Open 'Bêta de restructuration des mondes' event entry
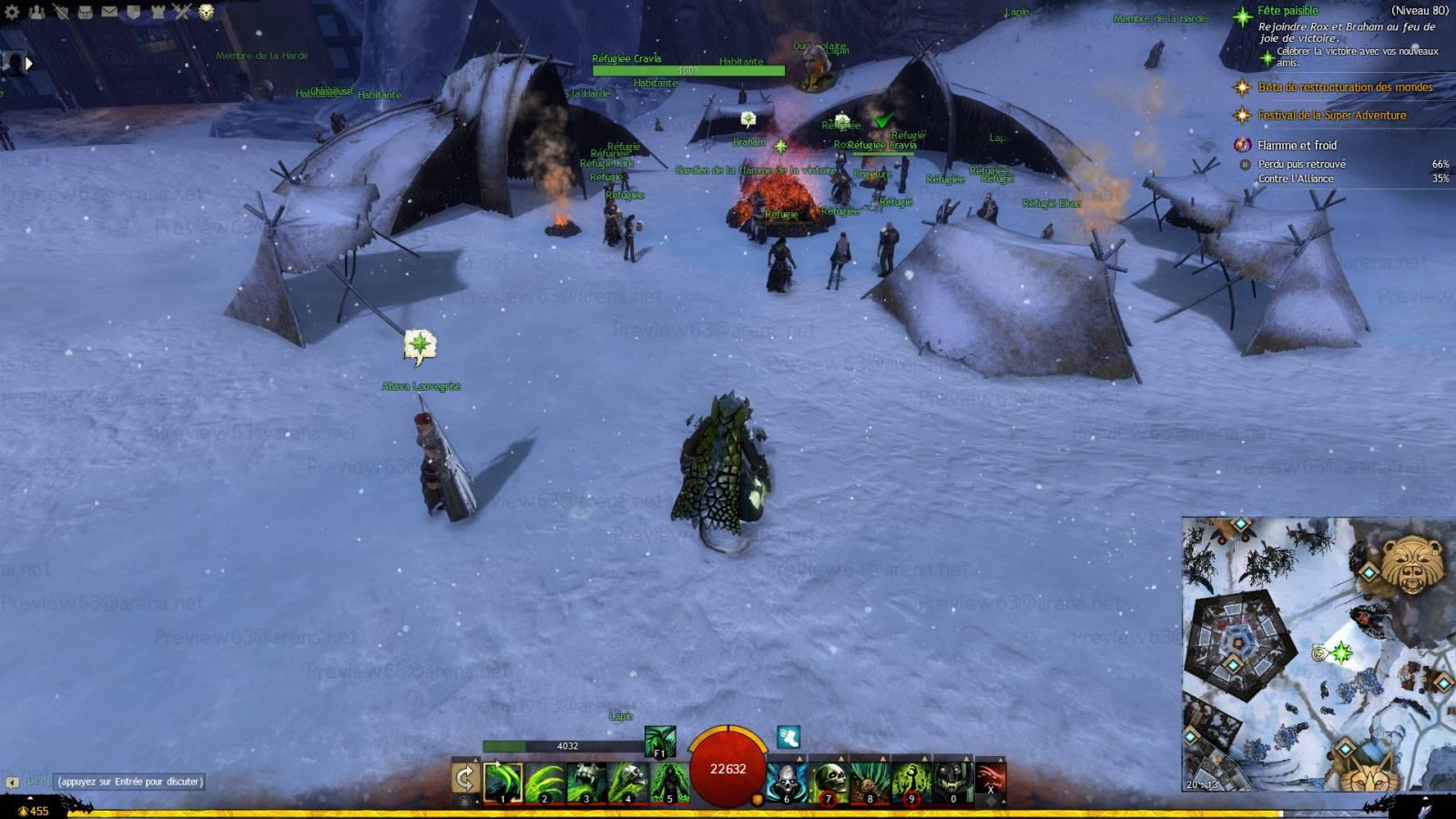1456x819 pixels. 1344,87
